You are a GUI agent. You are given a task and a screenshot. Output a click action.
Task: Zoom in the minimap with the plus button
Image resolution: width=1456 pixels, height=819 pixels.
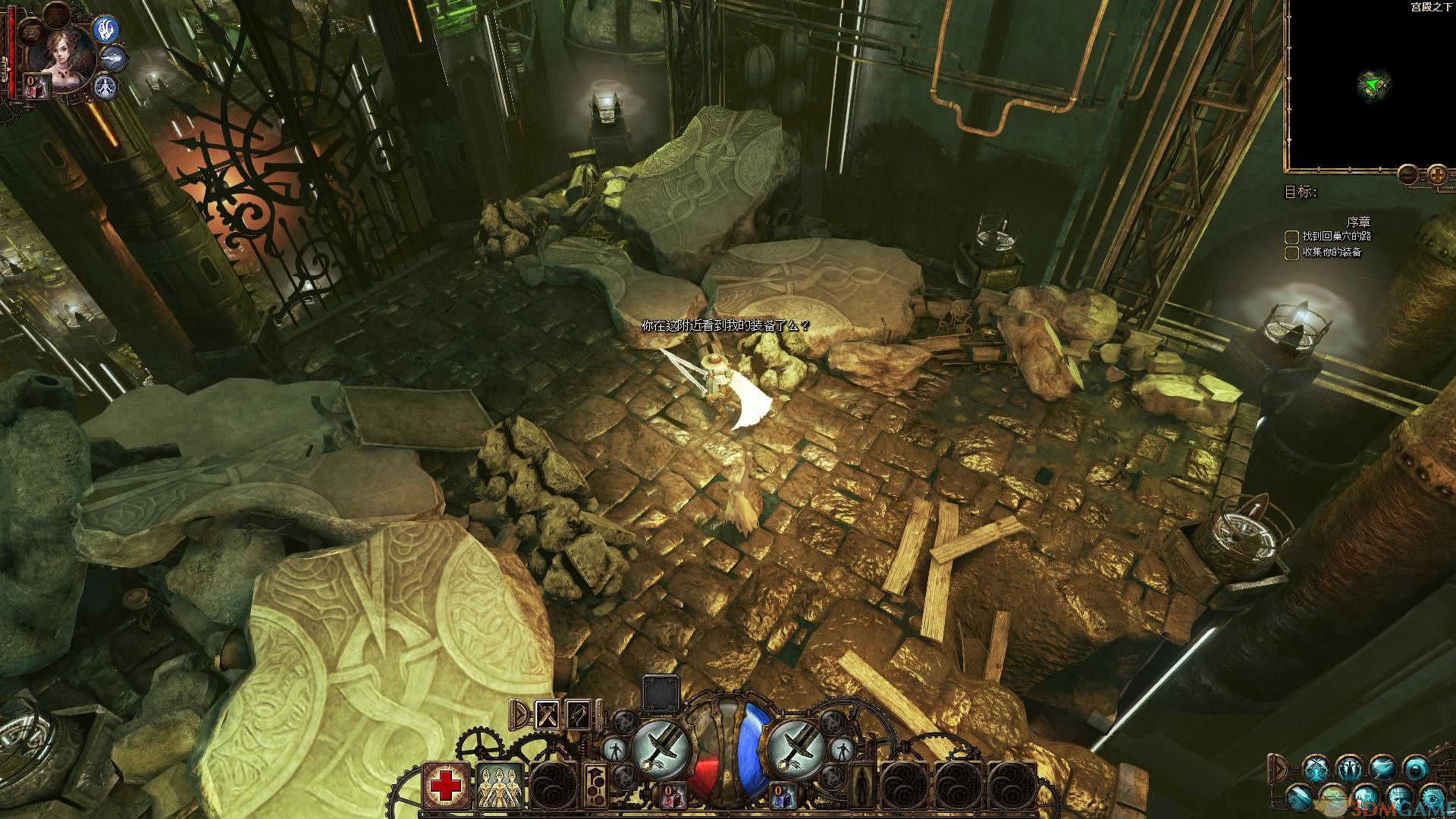click(x=1437, y=175)
